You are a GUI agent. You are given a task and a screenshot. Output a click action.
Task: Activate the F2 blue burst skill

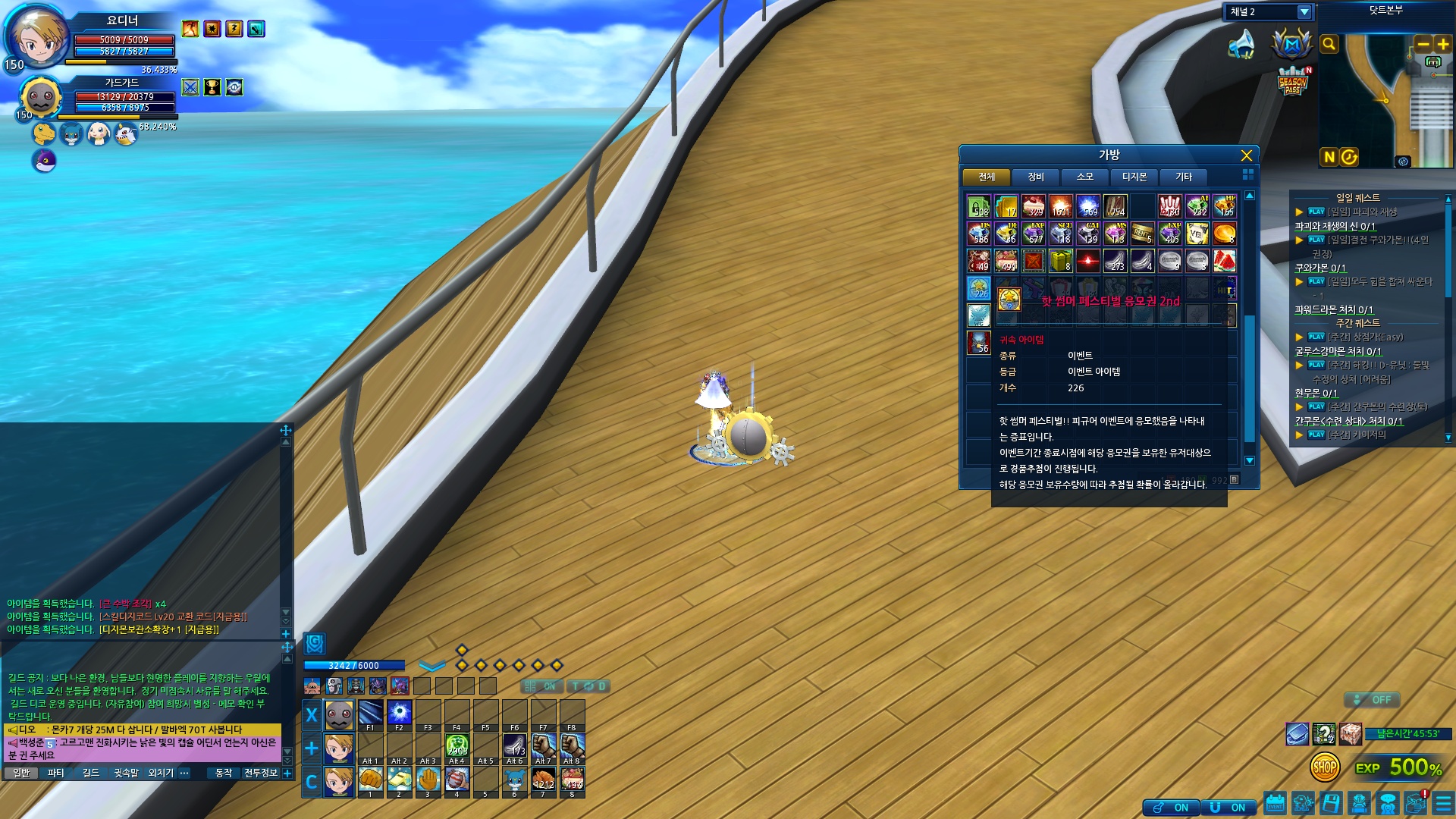[400, 713]
